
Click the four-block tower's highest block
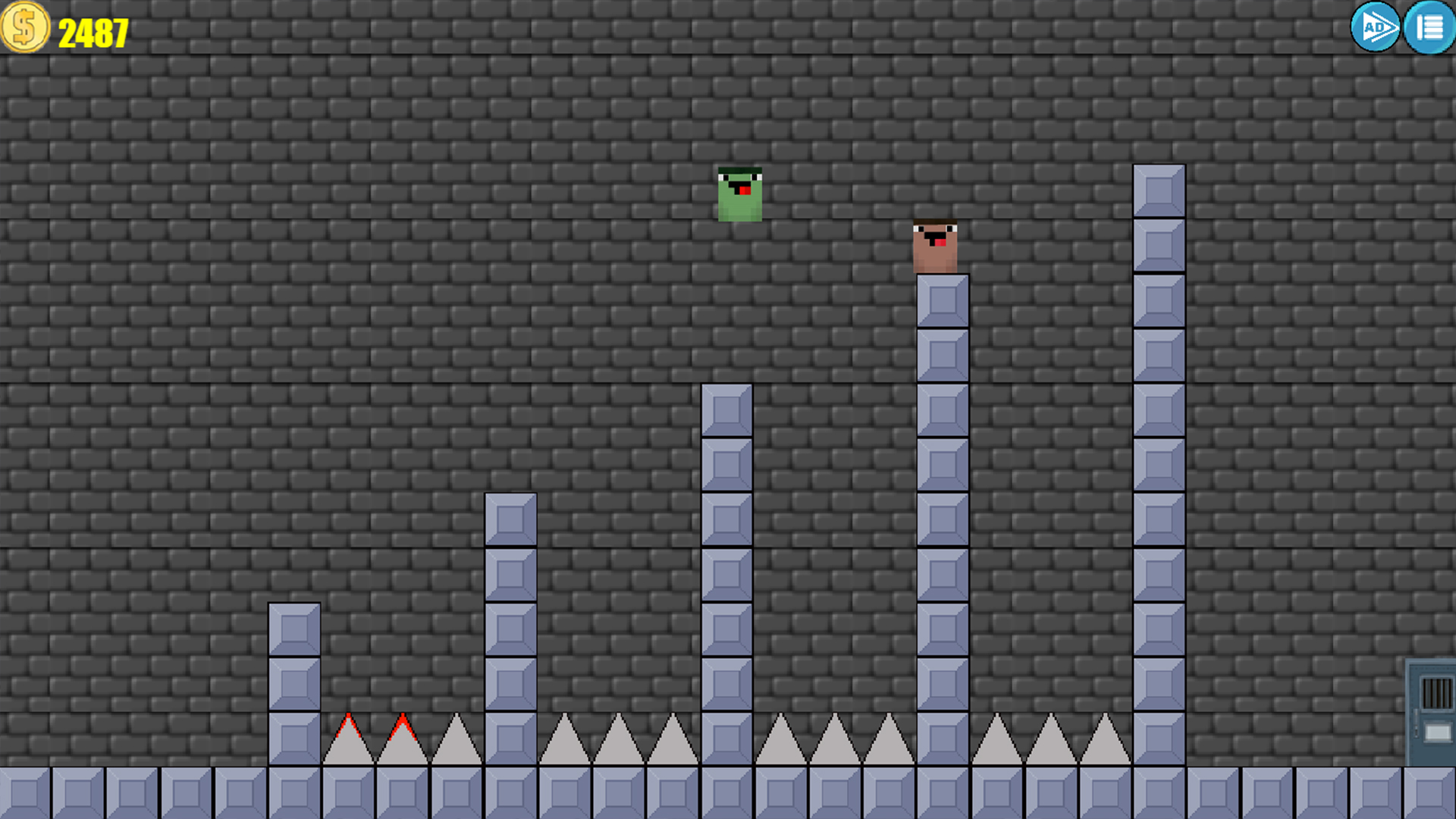tap(510, 519)
